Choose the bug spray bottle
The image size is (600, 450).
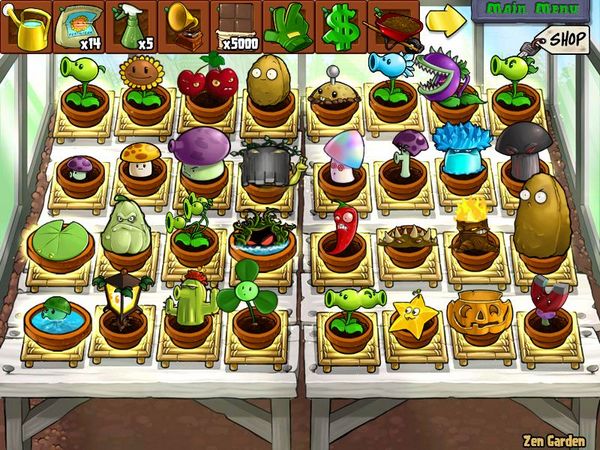tap(131, 26)
